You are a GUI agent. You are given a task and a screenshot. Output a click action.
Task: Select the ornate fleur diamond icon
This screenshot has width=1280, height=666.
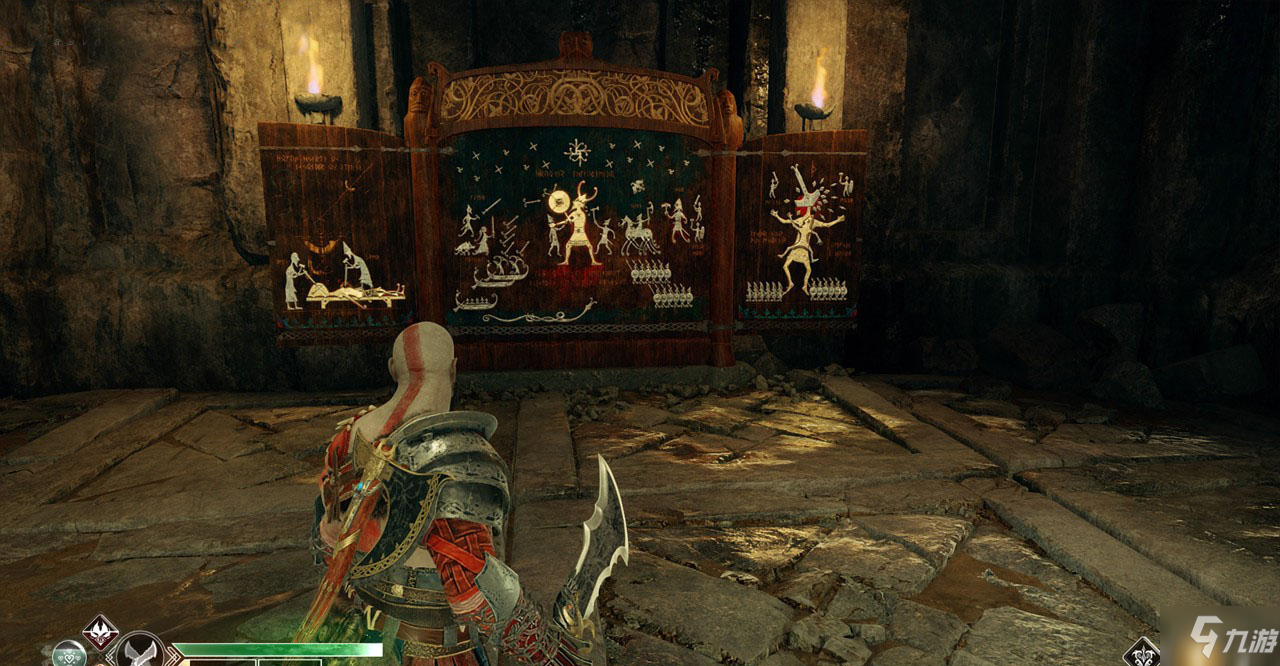(x=1141, y=653)
